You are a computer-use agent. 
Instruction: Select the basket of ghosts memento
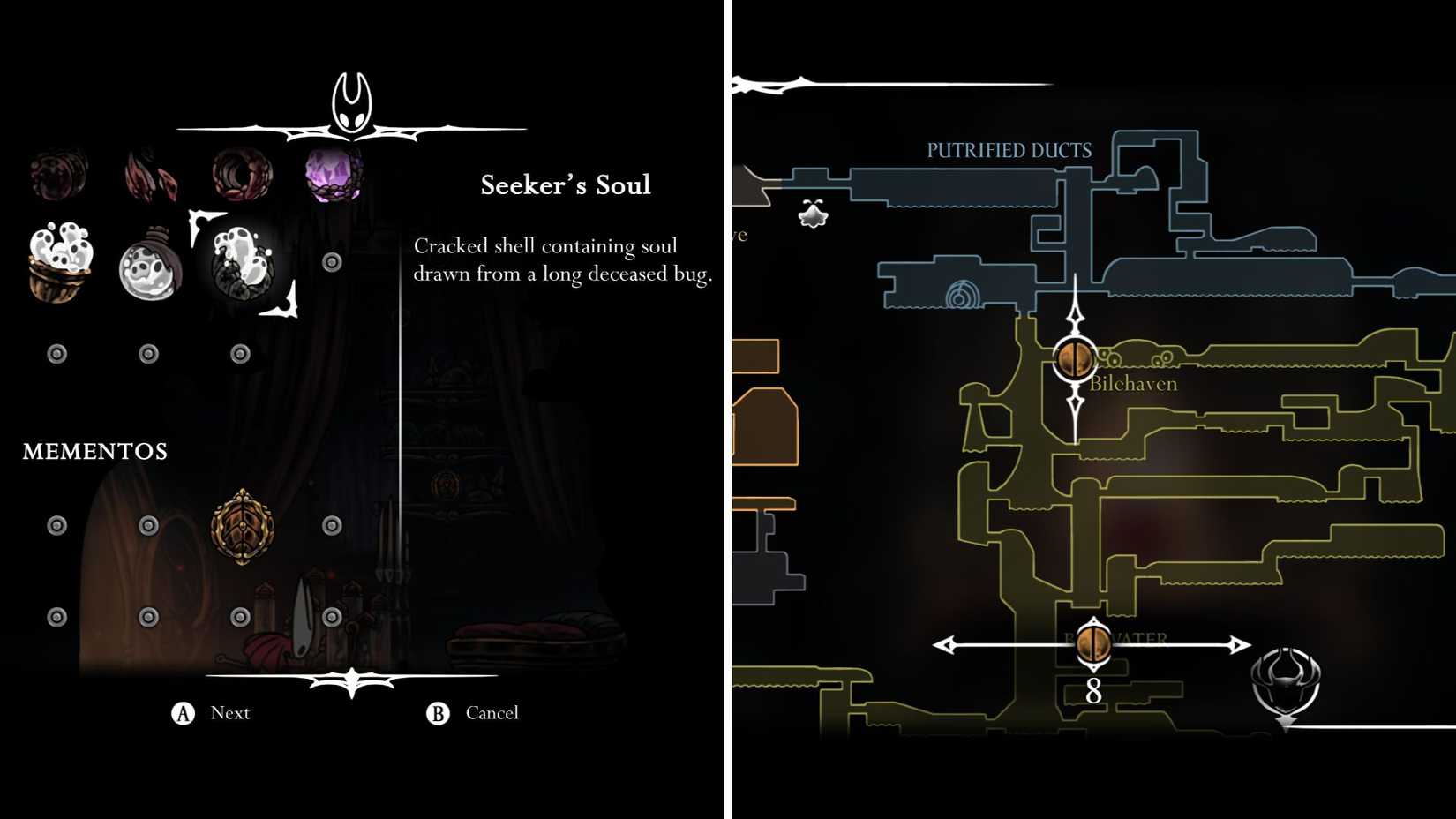pos(57,262)
